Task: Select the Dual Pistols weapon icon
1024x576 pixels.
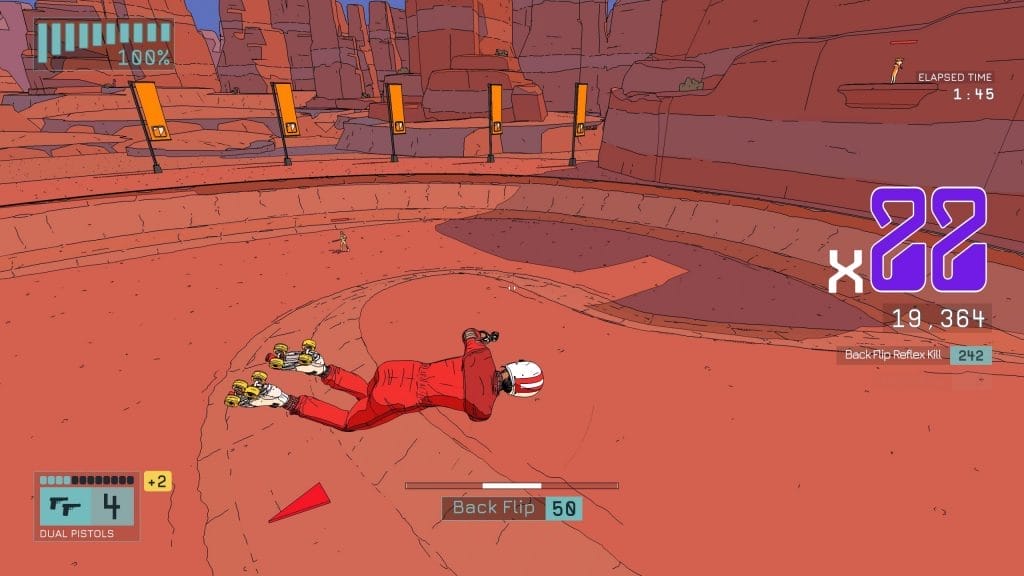Action: (x=65, y=506)
